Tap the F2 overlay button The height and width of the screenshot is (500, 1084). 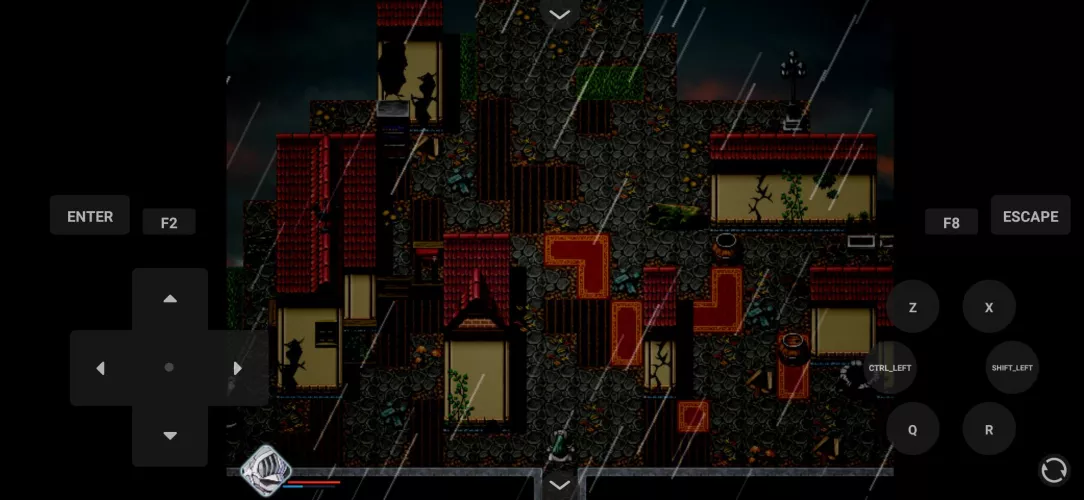point(169,223)
